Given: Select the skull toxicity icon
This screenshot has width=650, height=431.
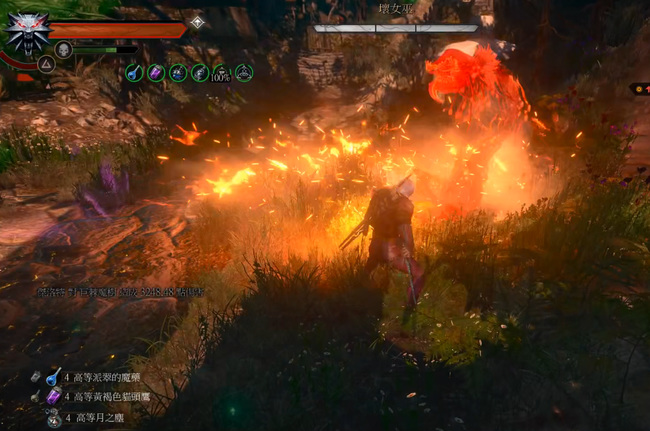Looking at the screenshot, I should [x=63, y=49].
